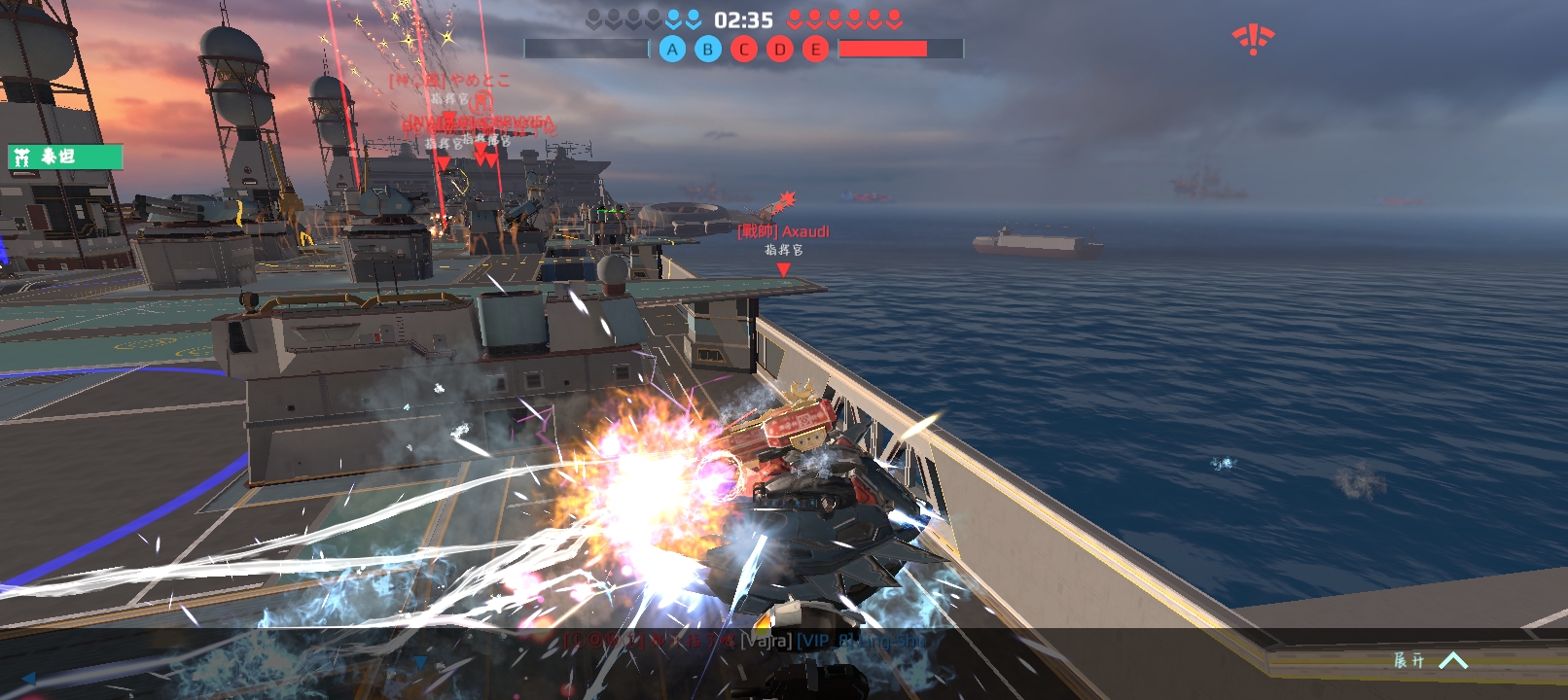Select red beacon C indicator
Image resolution: width=1568 pixels, height=700 pixels.
[x=744, y=49]
